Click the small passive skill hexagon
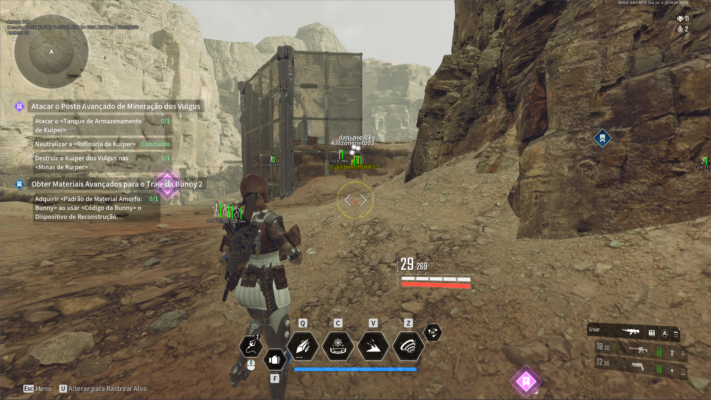This screenshot has width=711, height=400. tap(433, 332)
